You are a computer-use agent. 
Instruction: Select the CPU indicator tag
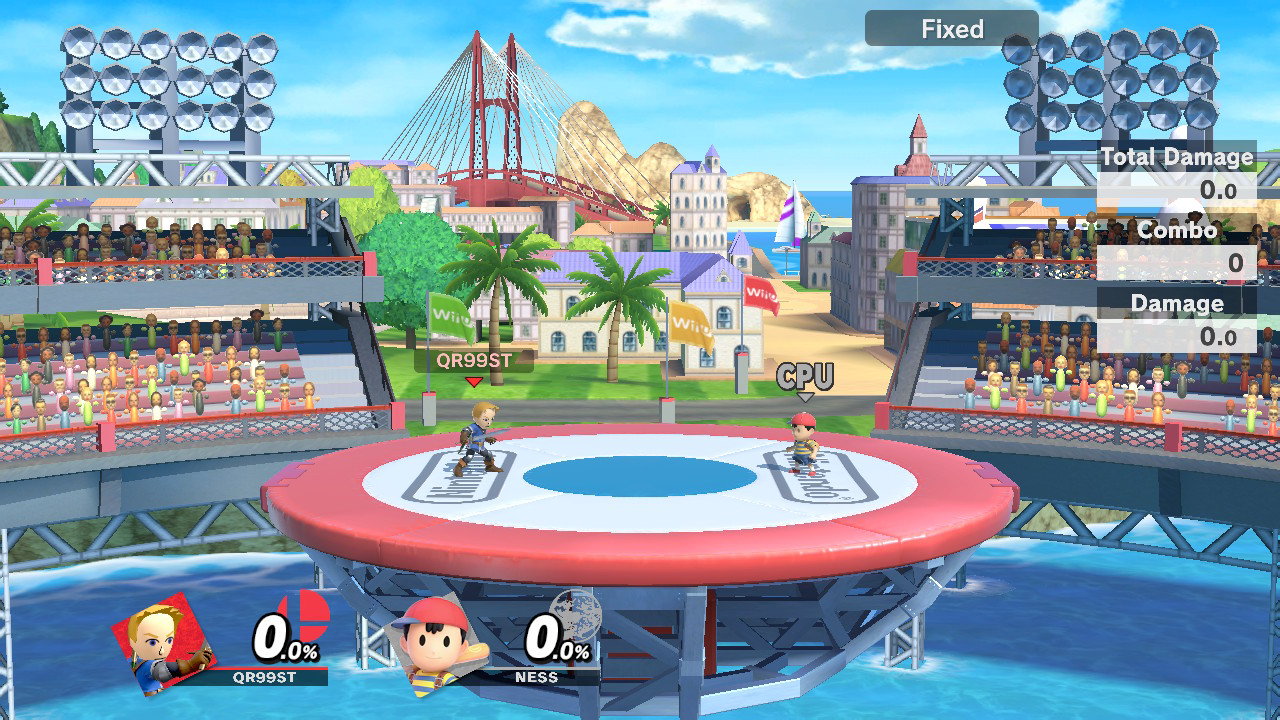pos(805,377)
